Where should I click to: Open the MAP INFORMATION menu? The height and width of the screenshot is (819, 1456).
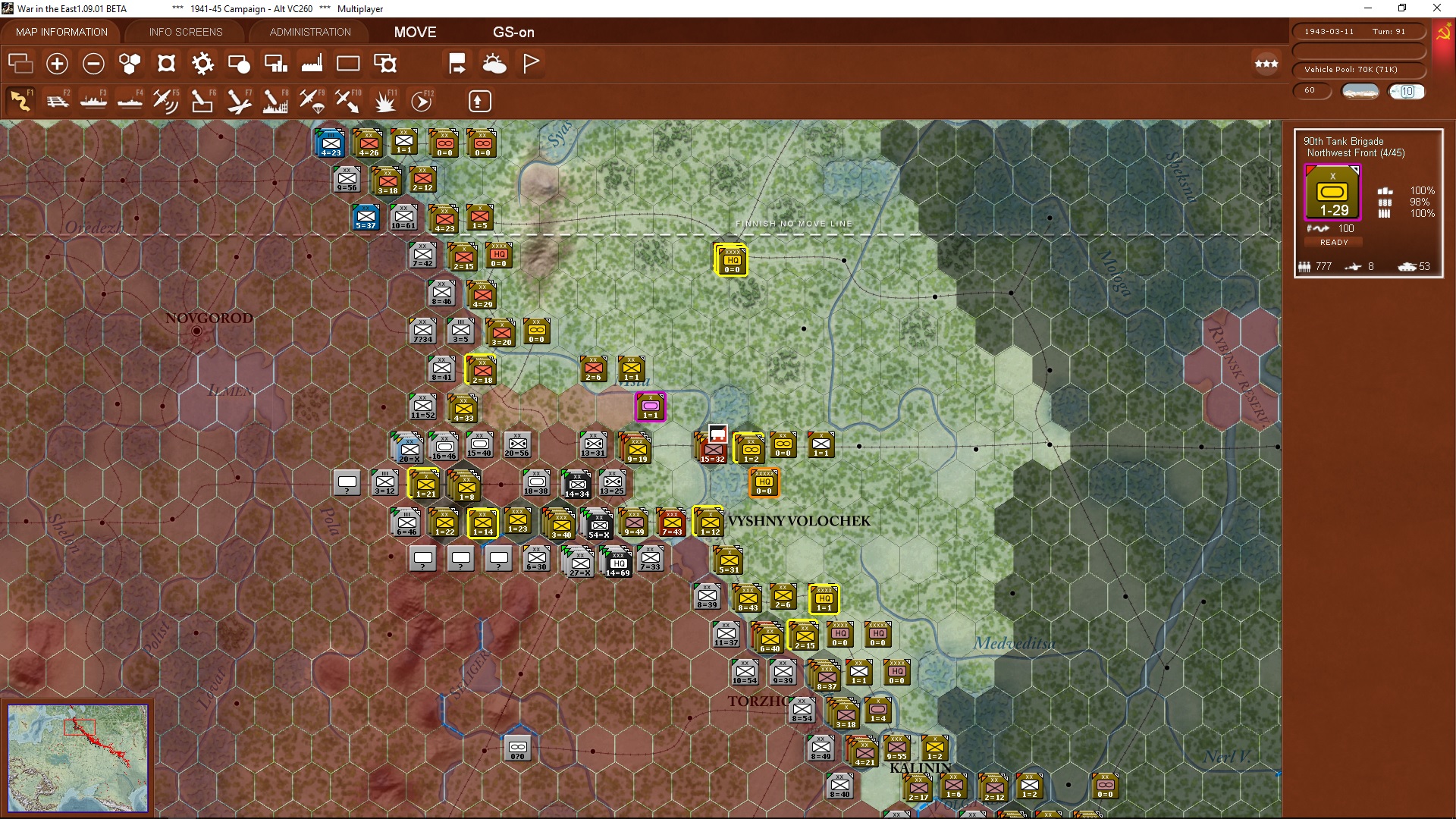(61, 32)
